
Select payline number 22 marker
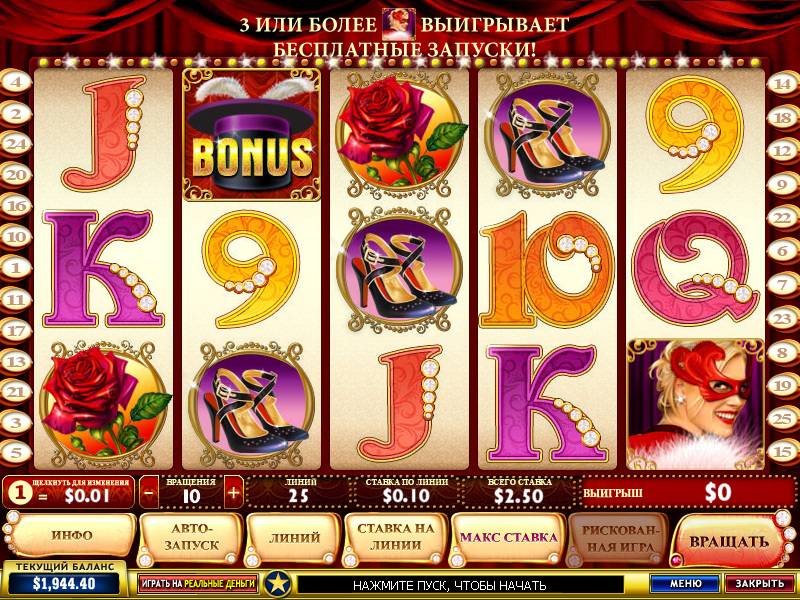(x=782, y=216)
